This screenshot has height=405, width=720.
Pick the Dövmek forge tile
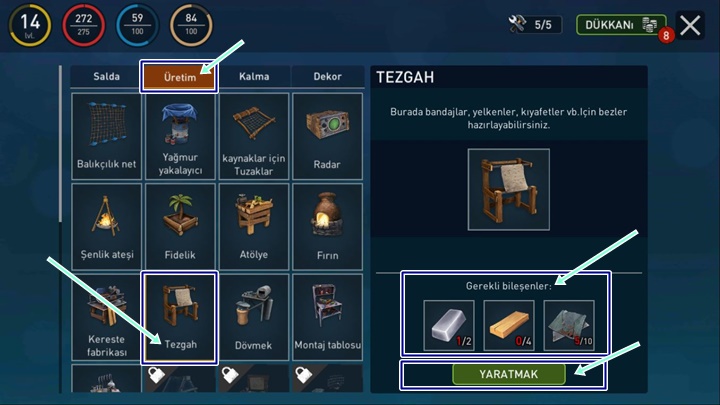[254, 317]
